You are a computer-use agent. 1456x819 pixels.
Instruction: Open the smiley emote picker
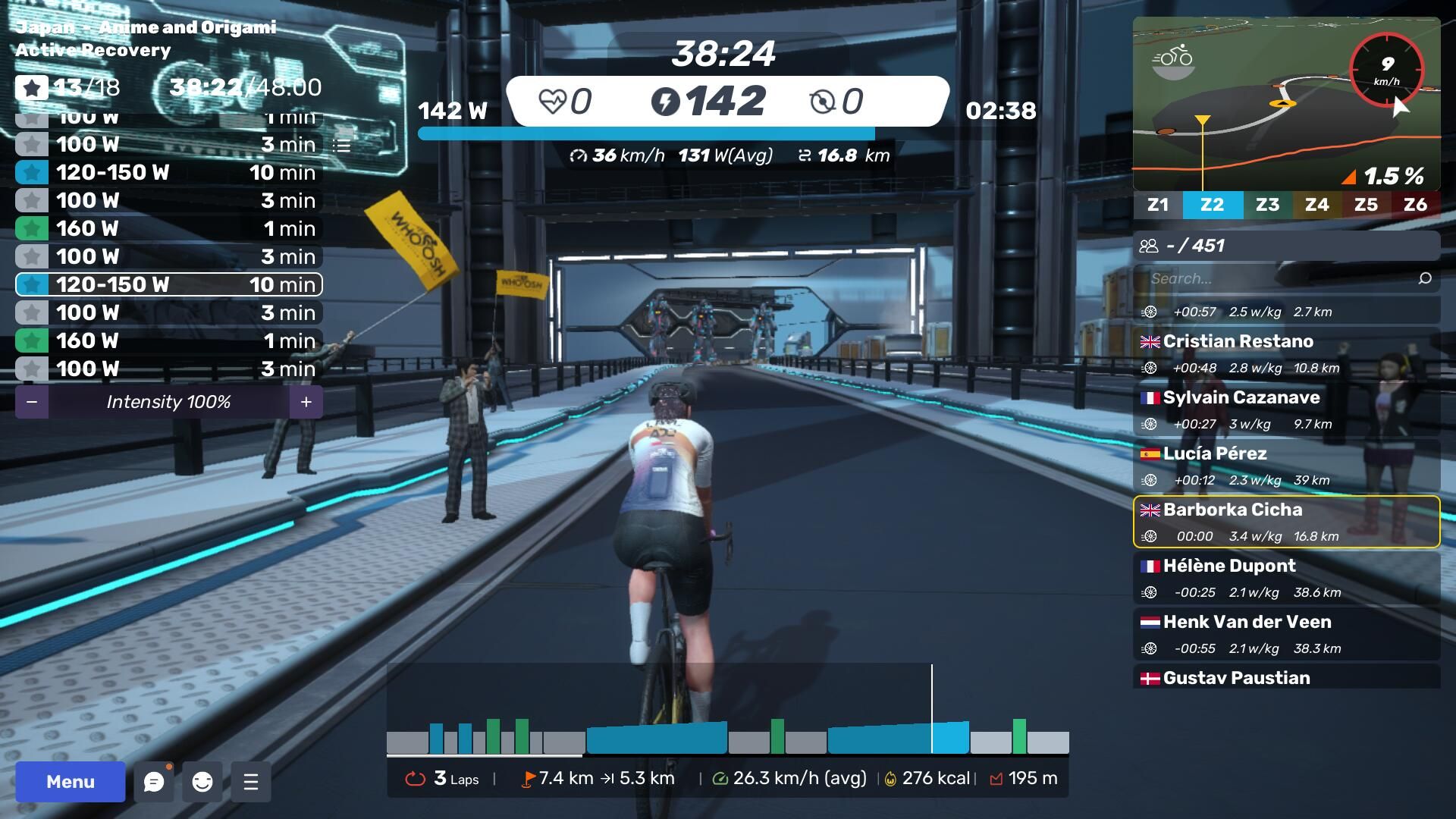pyautogui.click(x=202, y=782)
